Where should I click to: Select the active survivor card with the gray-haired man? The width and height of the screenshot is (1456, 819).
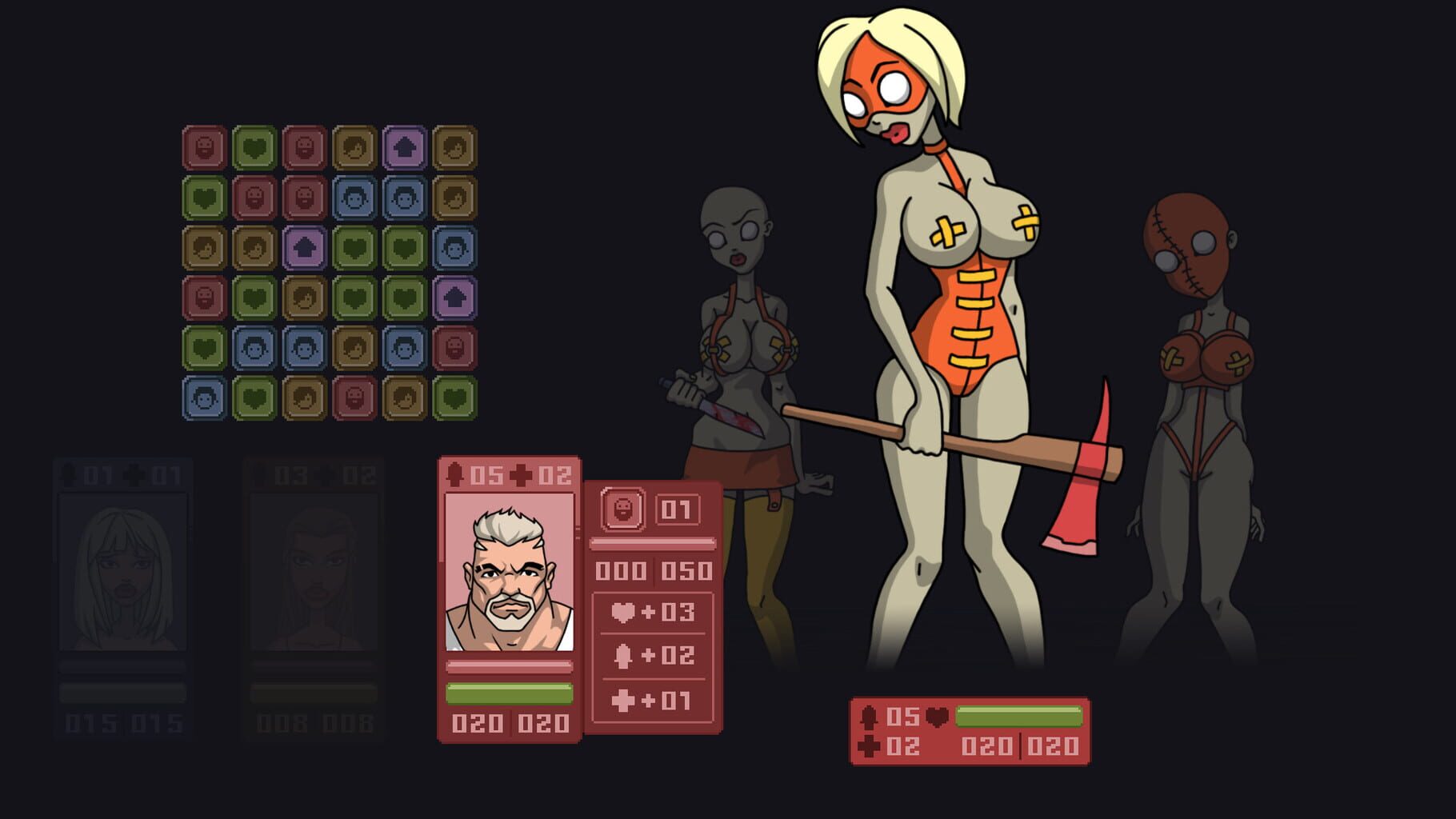pos(510,600)
